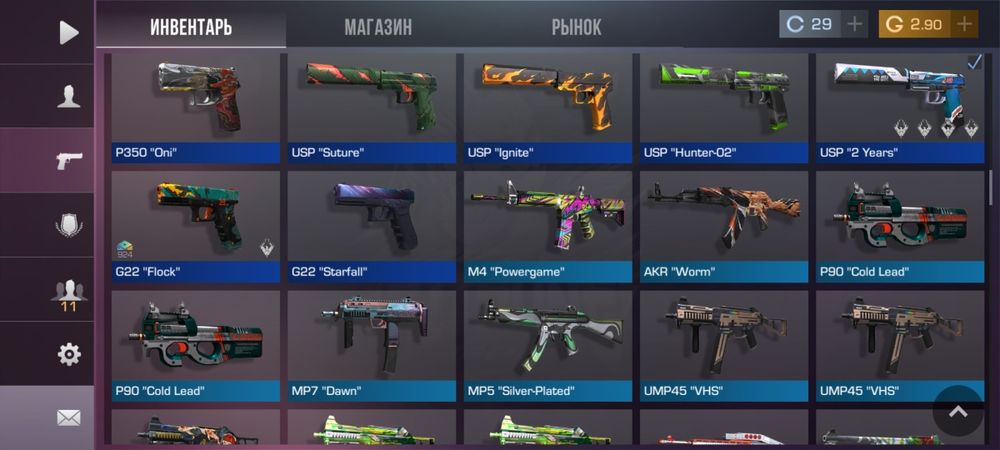Open the player profile icon
Image resolution: width=1000 pixels, height=450 pixels.
tap(68, 97)
